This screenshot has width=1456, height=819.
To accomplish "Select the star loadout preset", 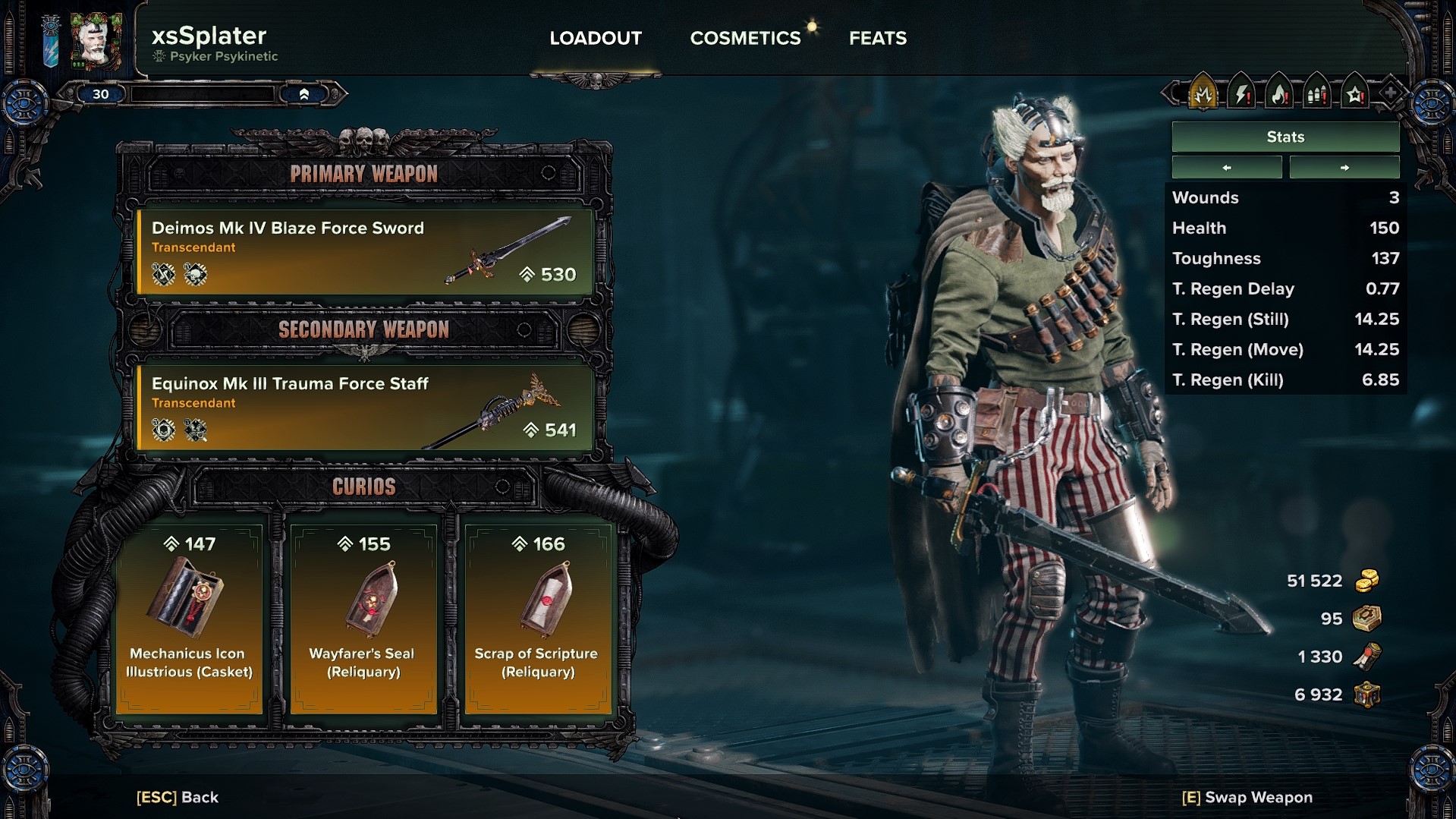I will pos(1355,95).
